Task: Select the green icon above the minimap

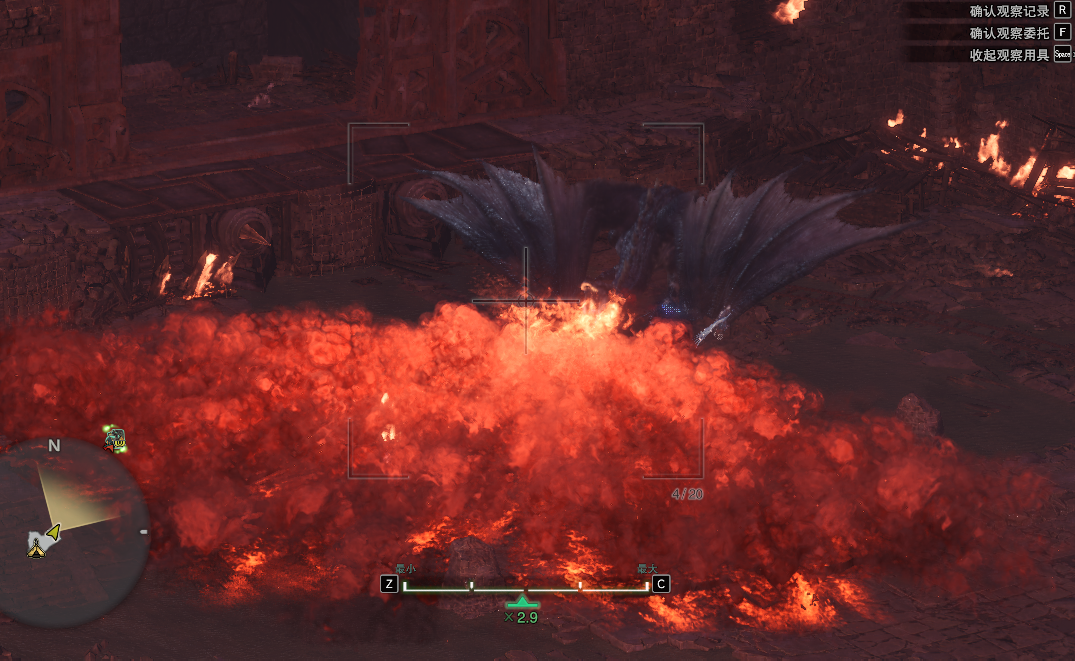Action: point(115,437)
